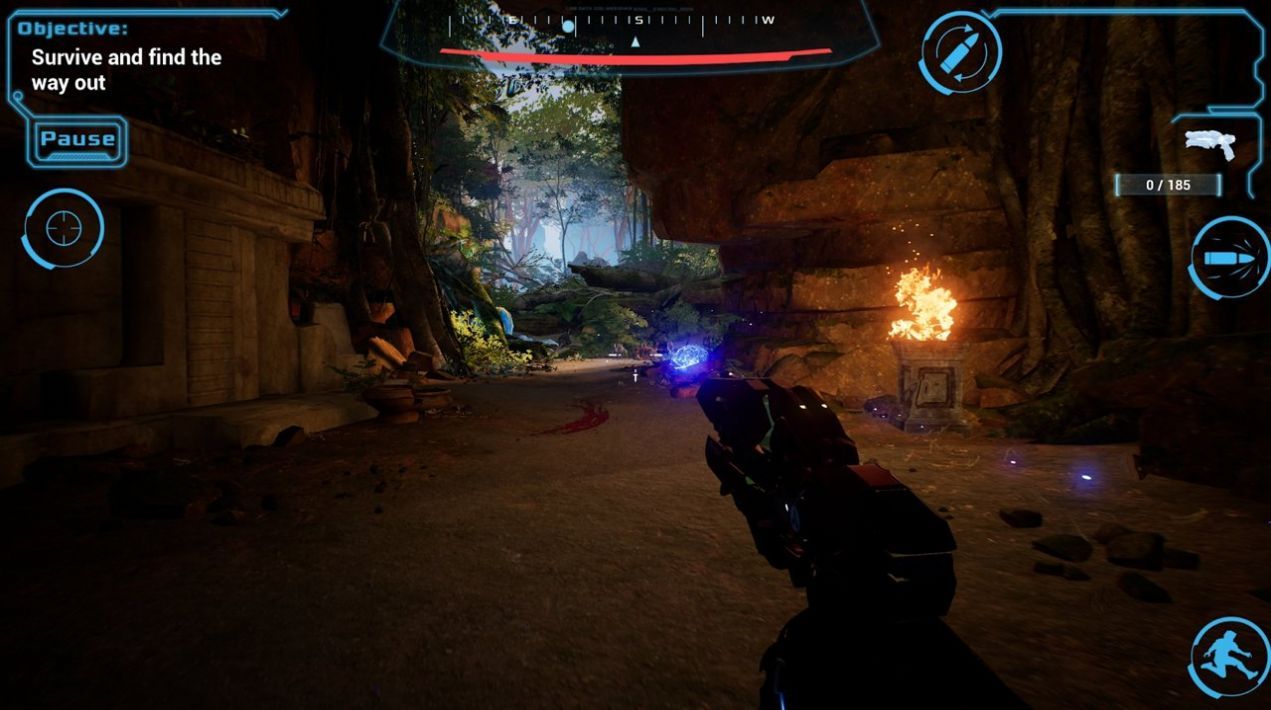Tap the crosshair aim button
This screenshot has width=1271, height=710.
[x=63, y=229]
